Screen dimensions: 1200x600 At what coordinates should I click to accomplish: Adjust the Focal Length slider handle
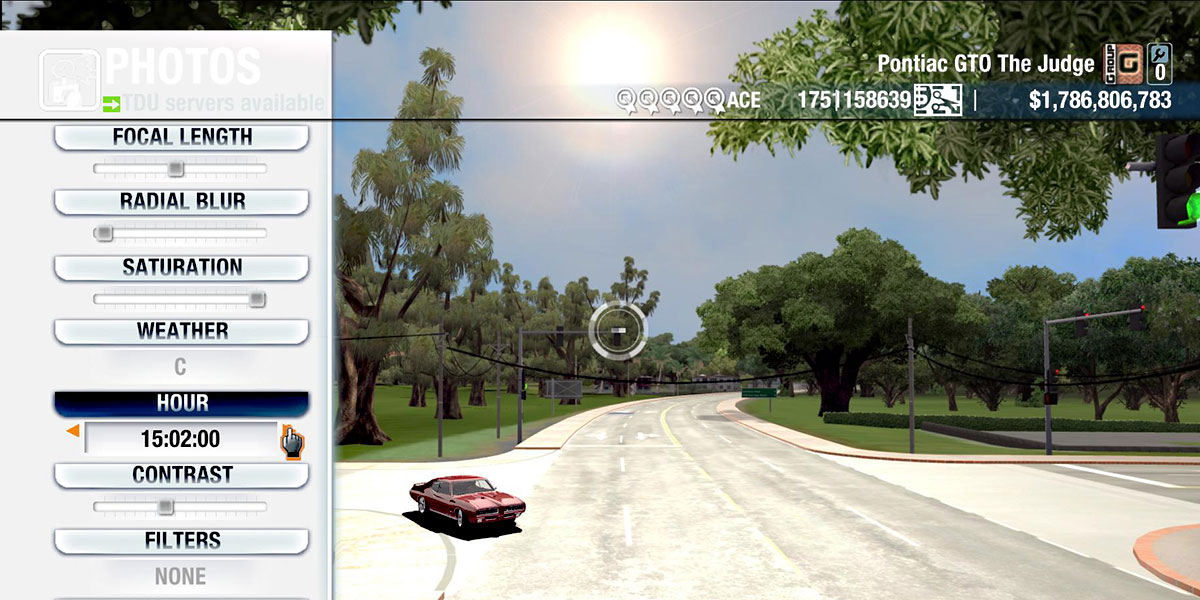[x=176, y=169]
